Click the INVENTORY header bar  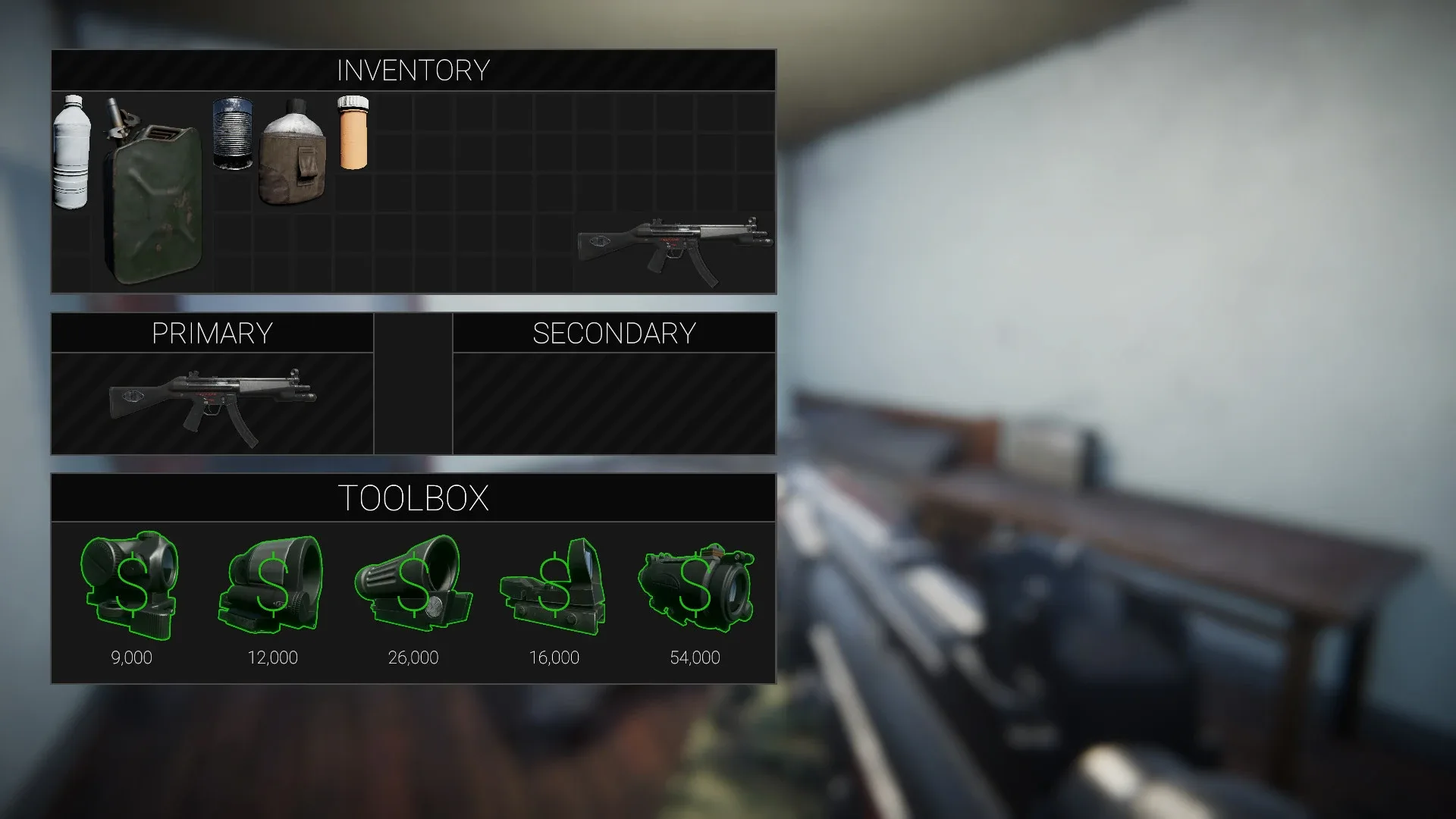click(x=413, y=71)
